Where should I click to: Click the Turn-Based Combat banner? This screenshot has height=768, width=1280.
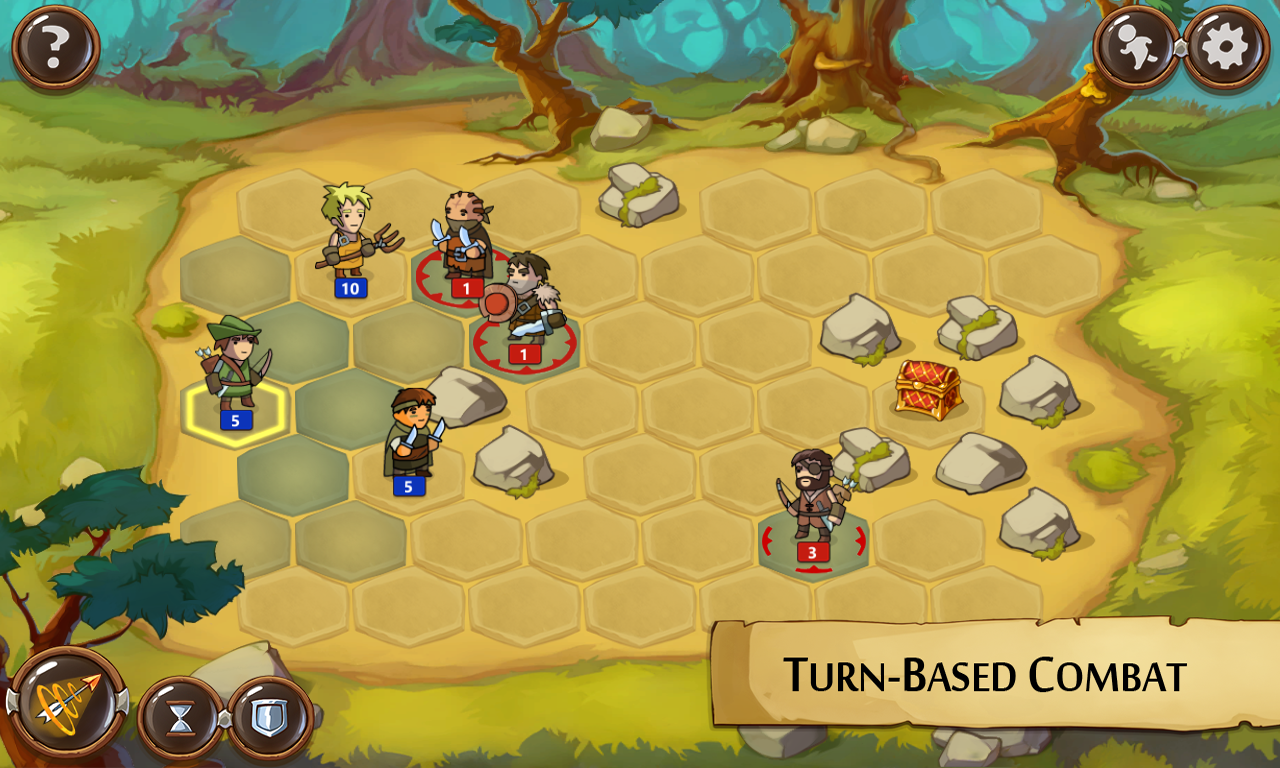[985, 672]
